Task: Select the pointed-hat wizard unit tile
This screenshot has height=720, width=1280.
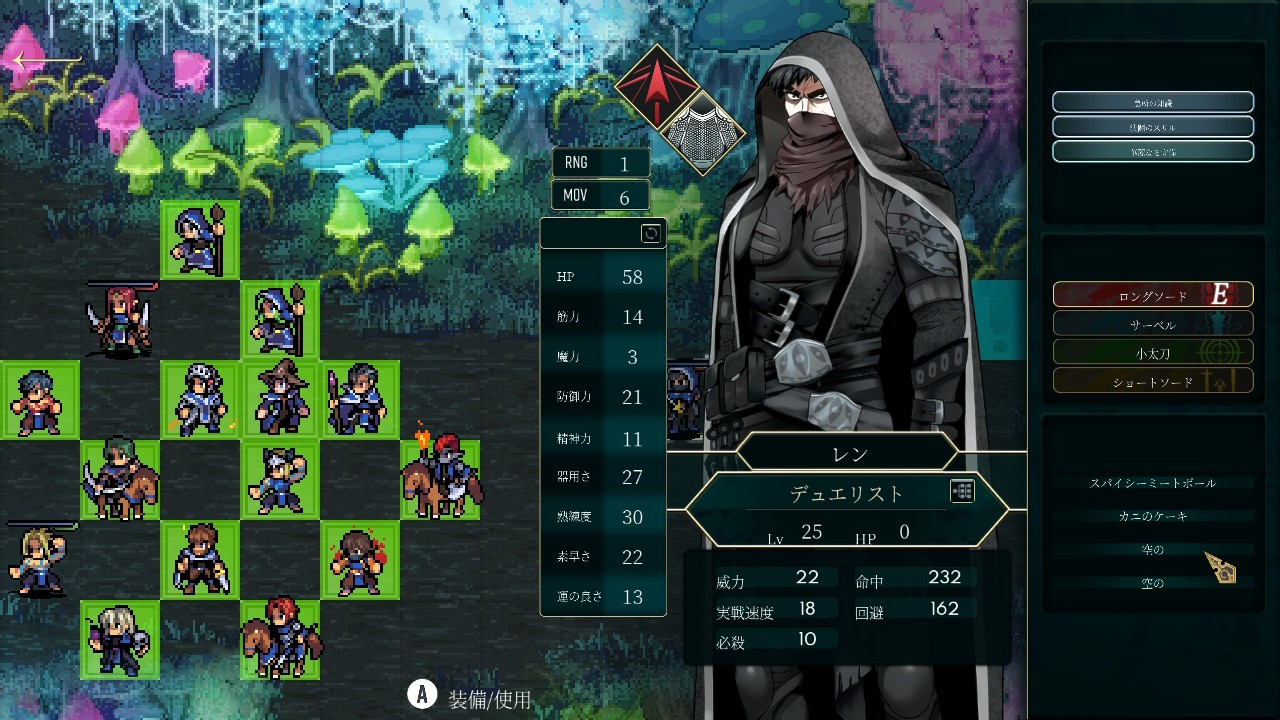Action: tap(280, 400)
